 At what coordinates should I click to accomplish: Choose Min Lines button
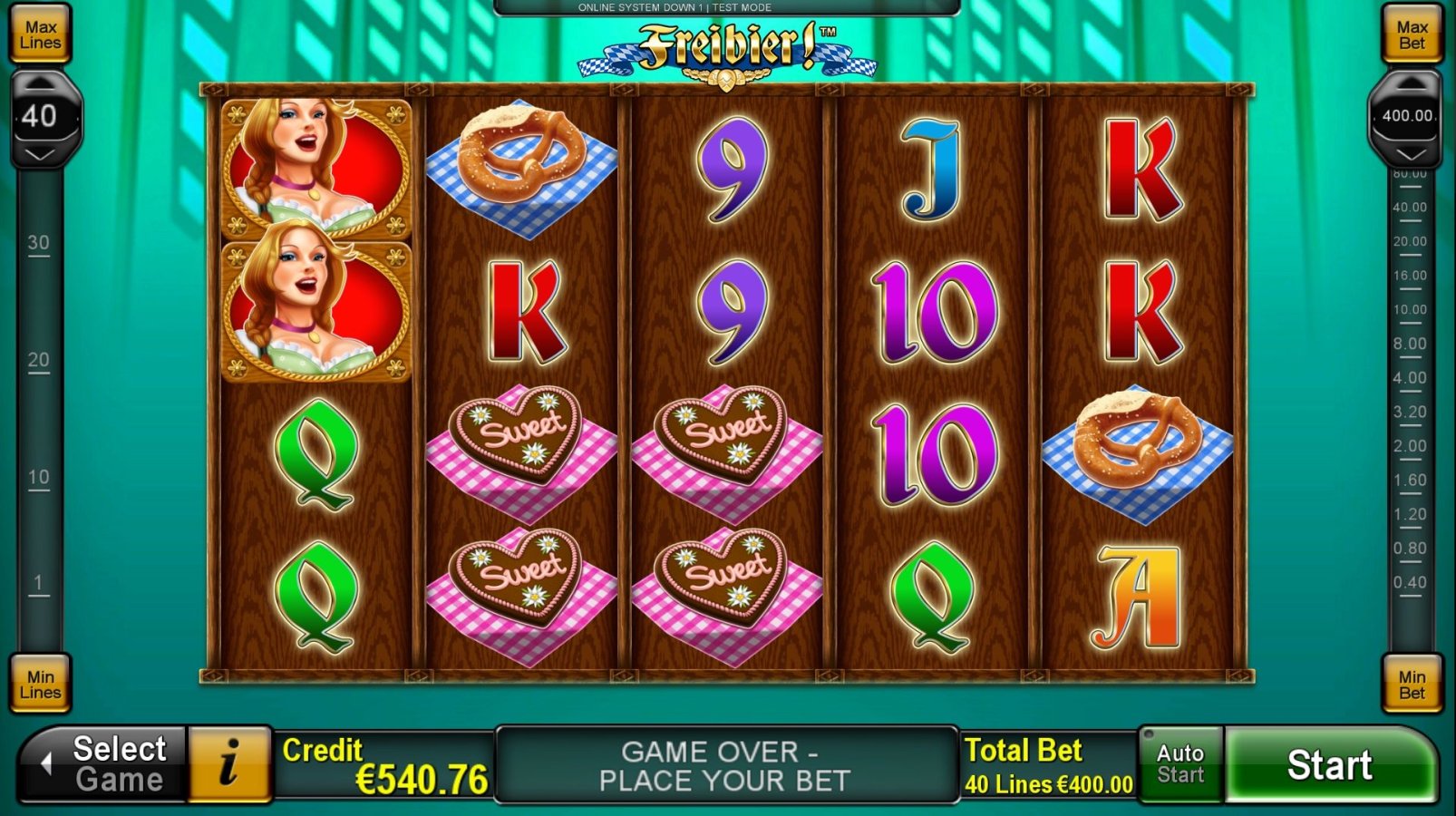[x=41, y=685]
